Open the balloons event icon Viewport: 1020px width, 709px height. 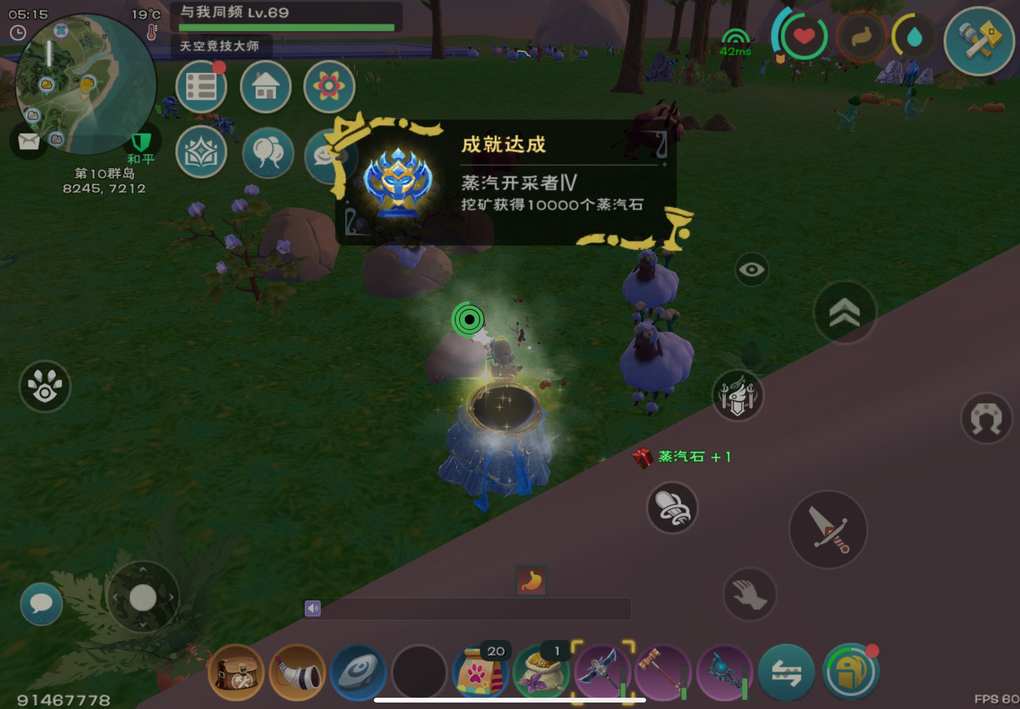[x=268, y=152]
